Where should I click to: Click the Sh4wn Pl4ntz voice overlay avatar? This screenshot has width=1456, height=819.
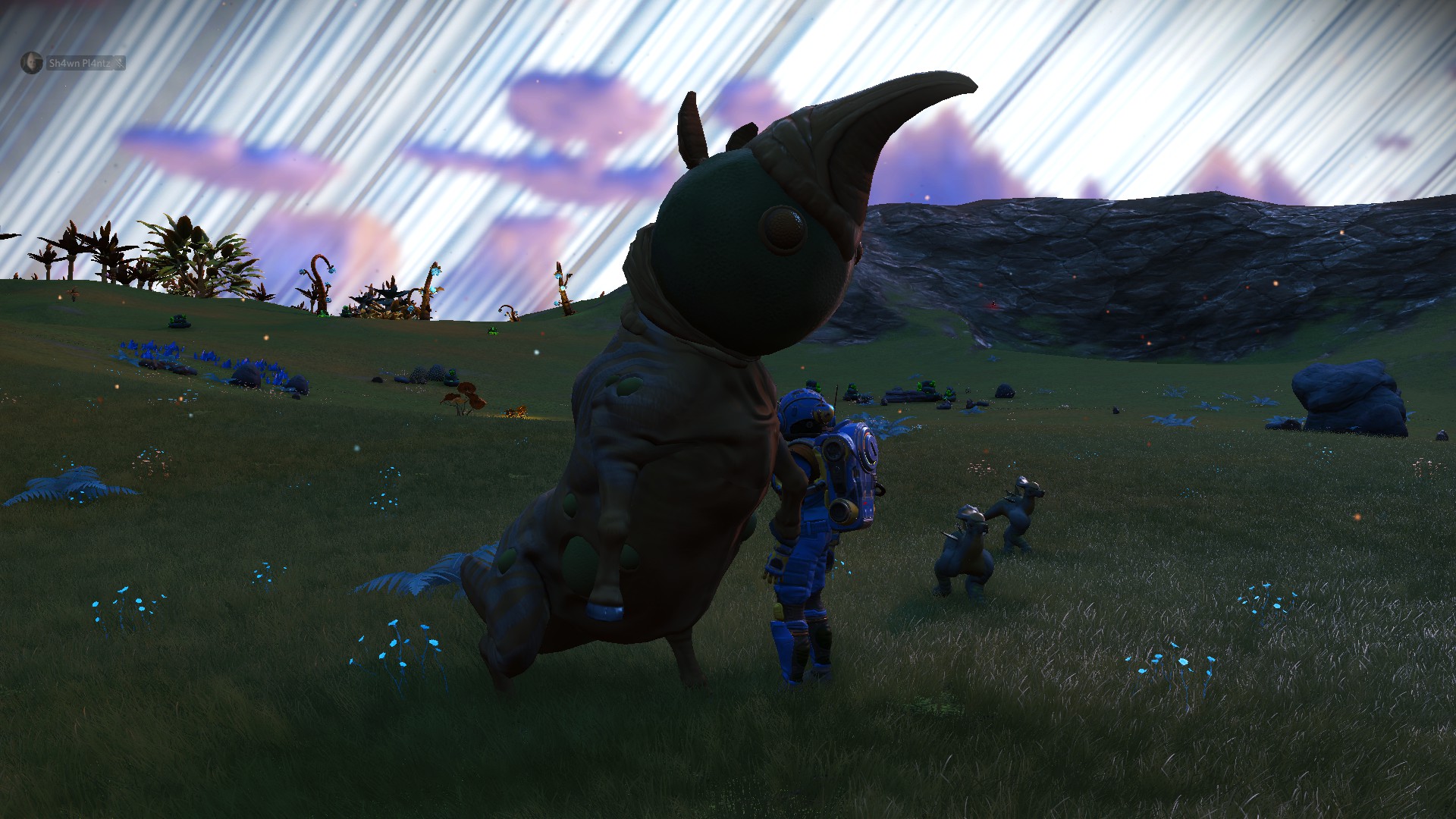tap(31, 63)
